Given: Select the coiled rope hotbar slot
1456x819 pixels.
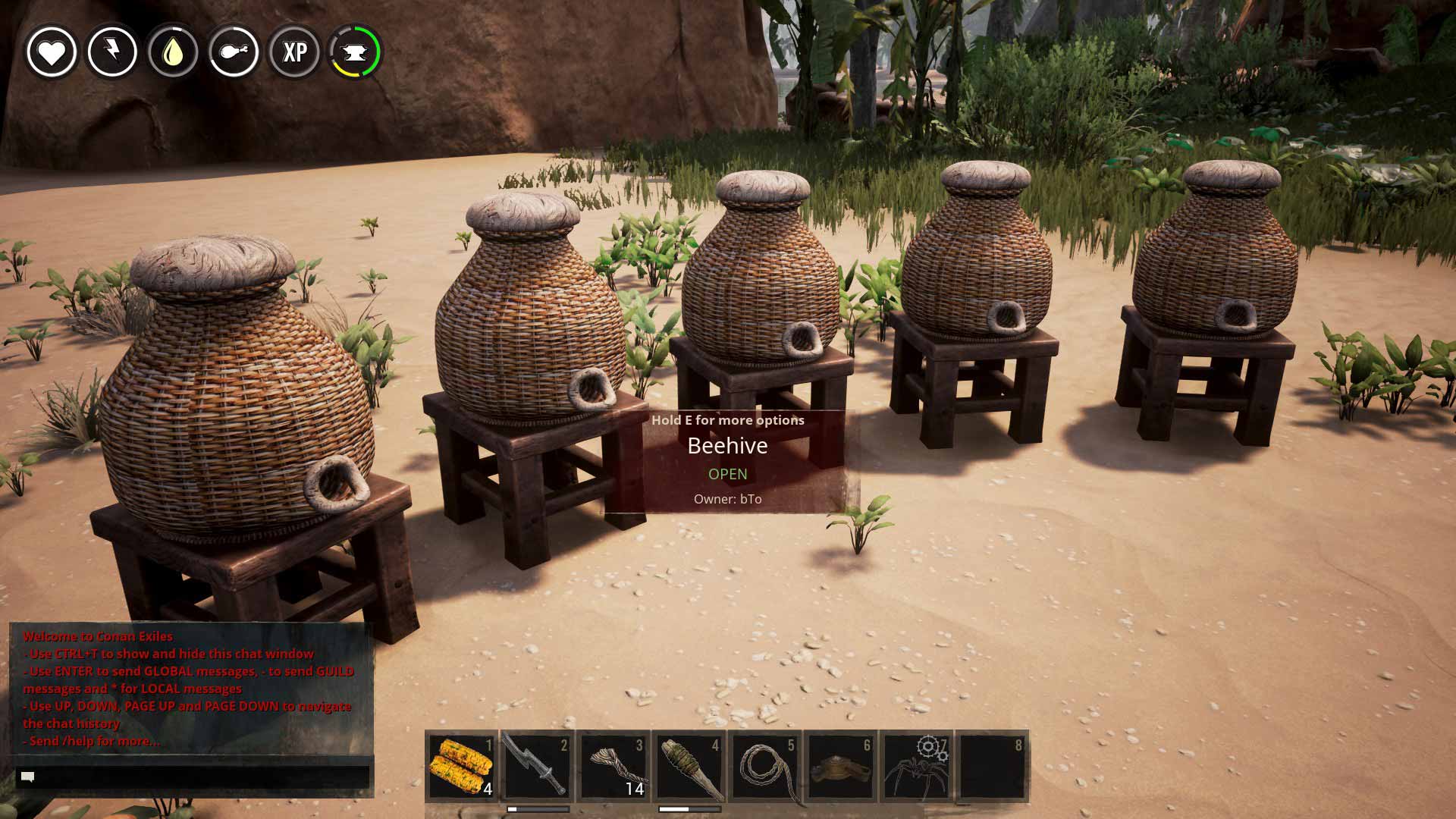Looking at the screenshot, I should [x=764, y=767].
